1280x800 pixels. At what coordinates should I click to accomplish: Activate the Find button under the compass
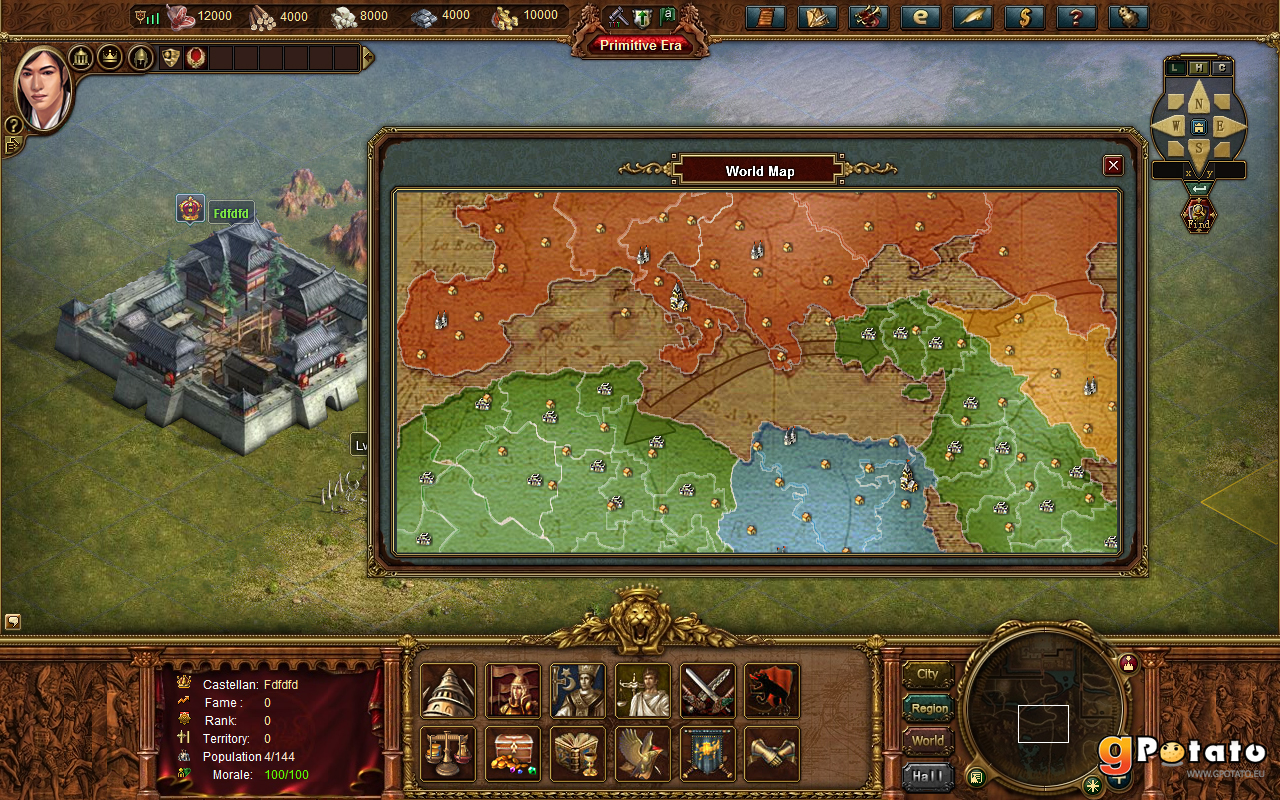(1198, 214)
